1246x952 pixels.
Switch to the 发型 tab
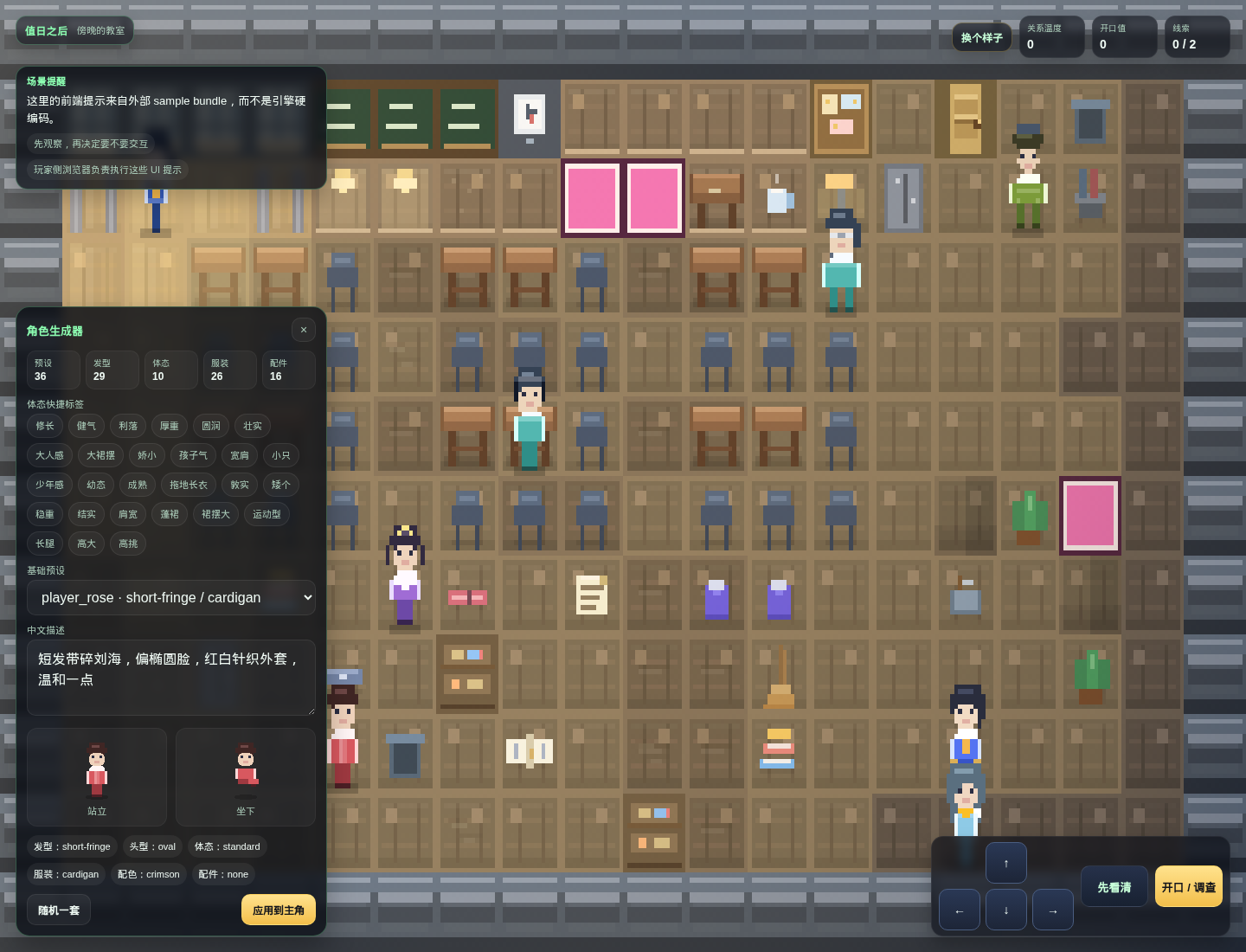click(111, 370)
